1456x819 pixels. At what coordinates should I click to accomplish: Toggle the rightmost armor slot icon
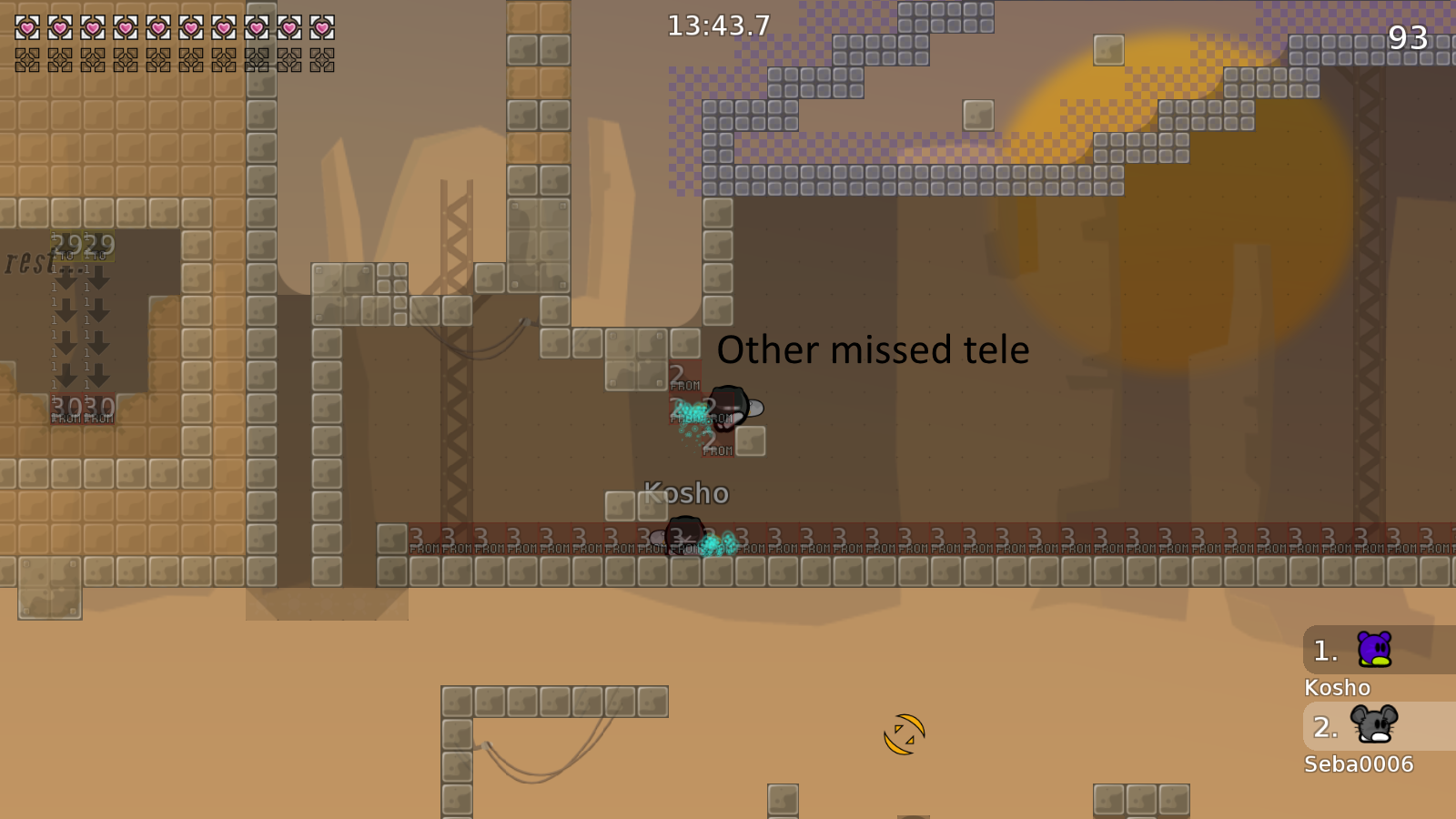click(x=320, y=62)
